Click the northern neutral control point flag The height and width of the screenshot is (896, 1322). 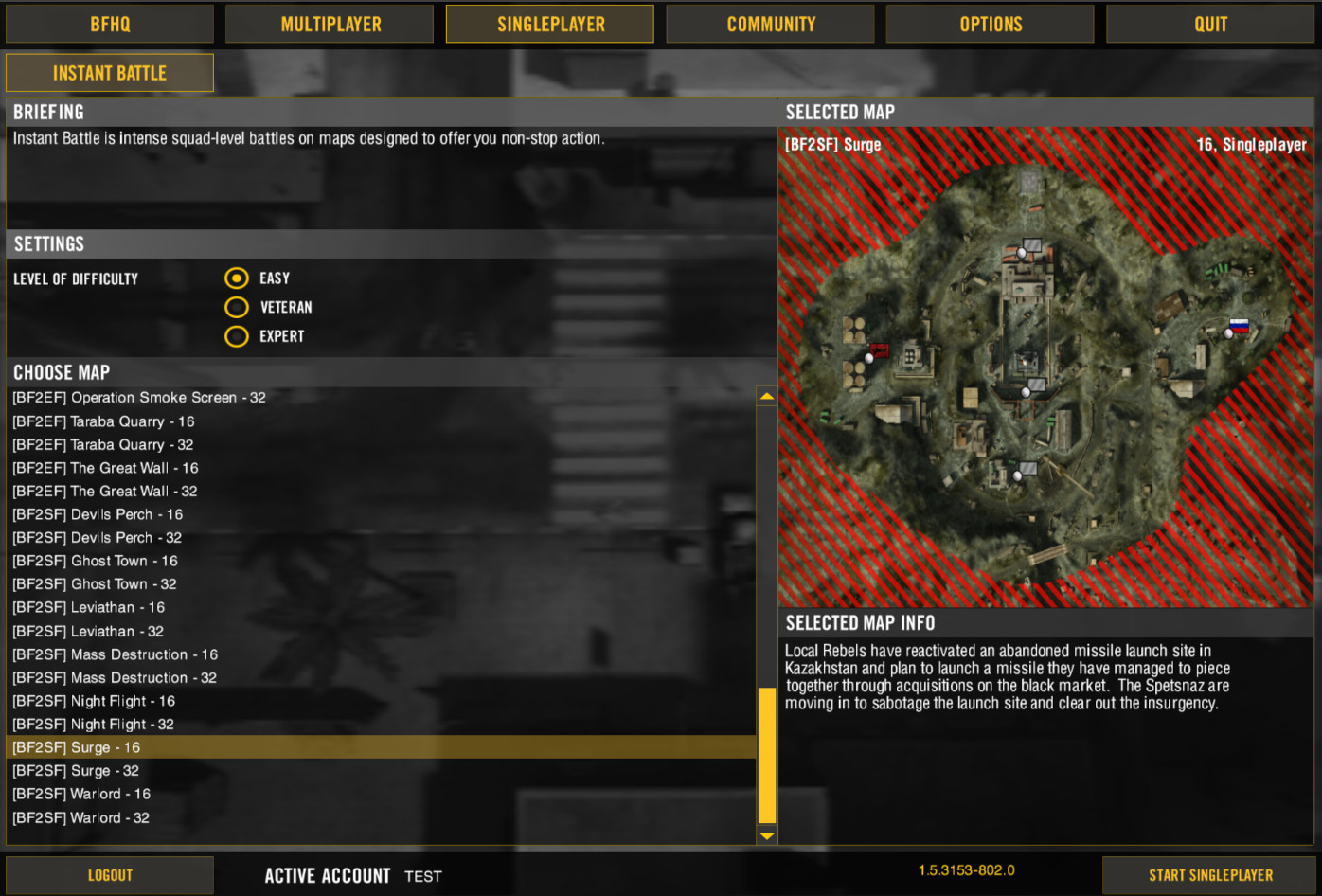1022,252
